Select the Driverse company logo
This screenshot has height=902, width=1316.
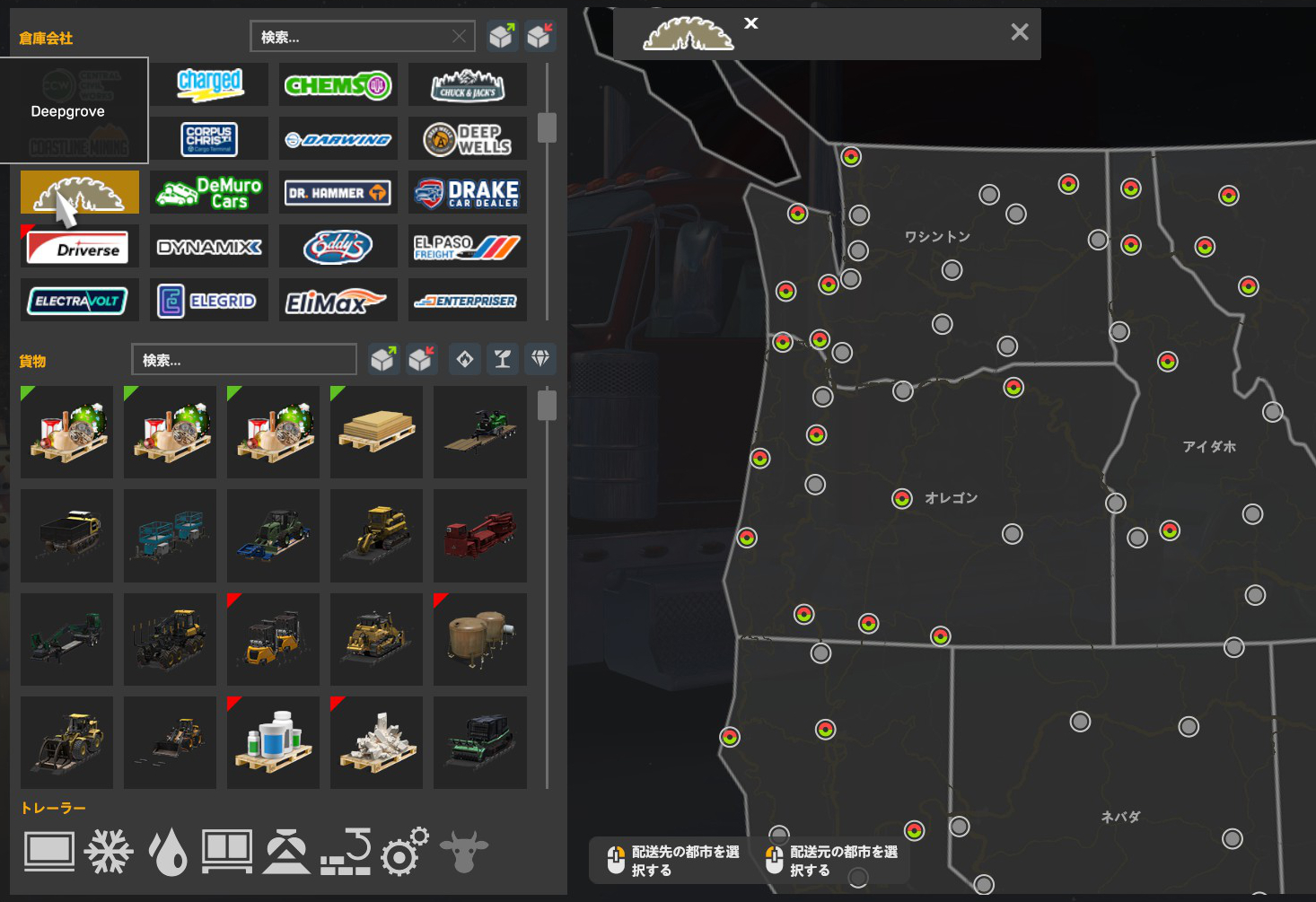(x=79, y=247)
